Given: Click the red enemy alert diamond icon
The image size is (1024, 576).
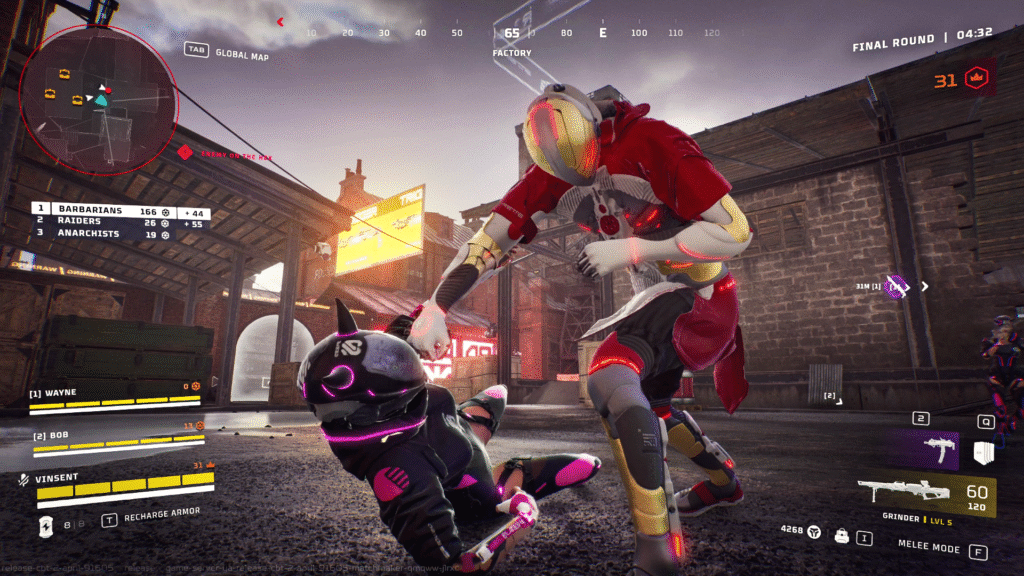Looking at the screenshot, I should (x=184, y=152).
